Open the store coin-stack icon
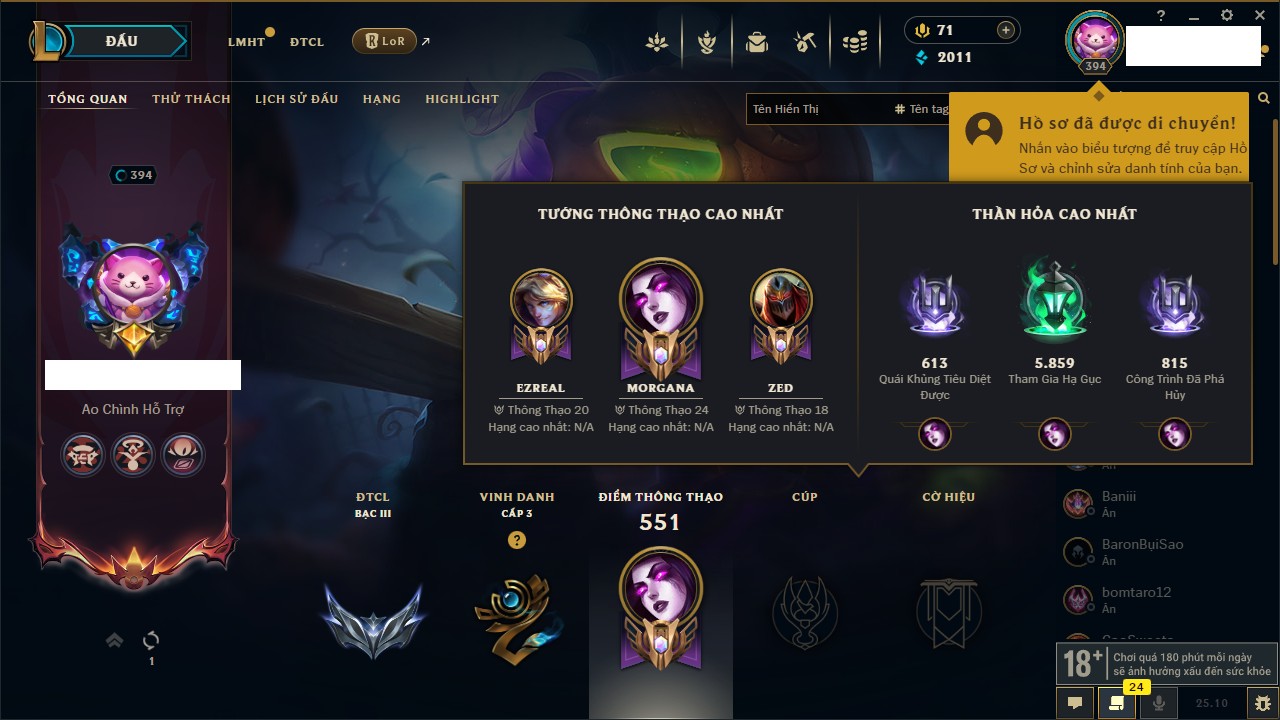 pyautogui.click(x=854, y=42)
